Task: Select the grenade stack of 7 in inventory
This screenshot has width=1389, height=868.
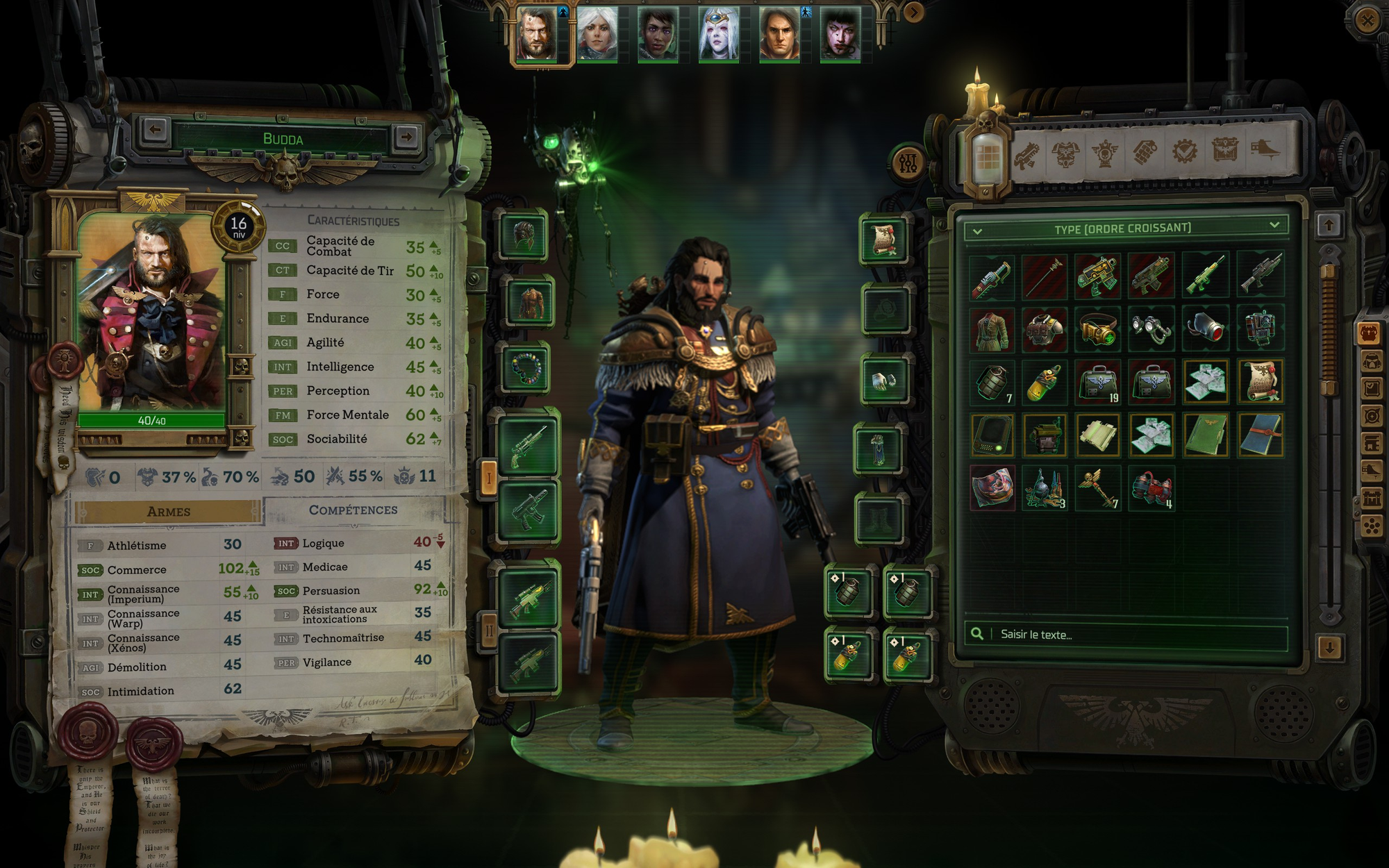Action: 991,383
